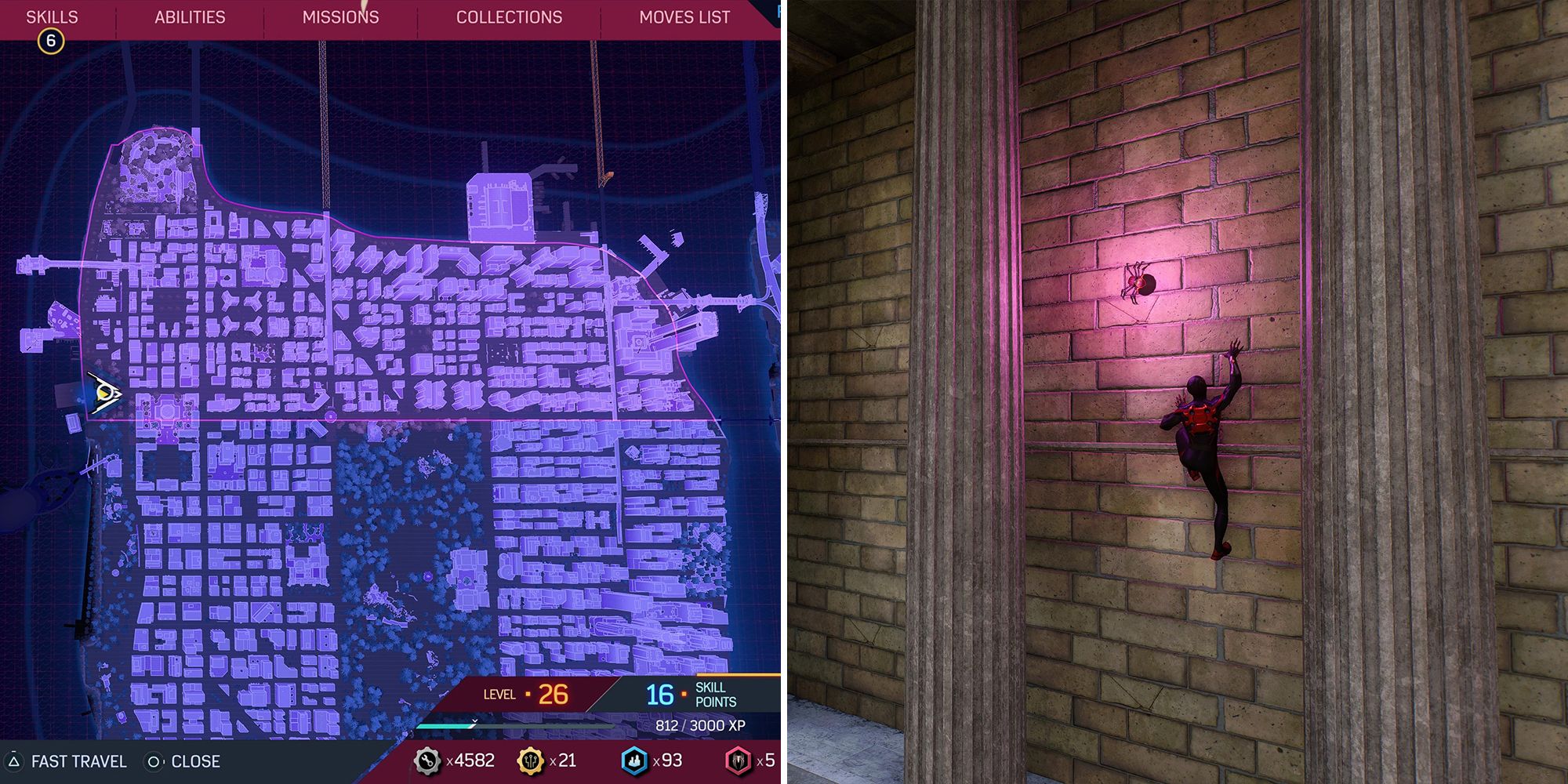Click the purple waypoint dot on the map road
This screenshot has height=784, width=1568.
pyautogui.click(x=332, y=417)
